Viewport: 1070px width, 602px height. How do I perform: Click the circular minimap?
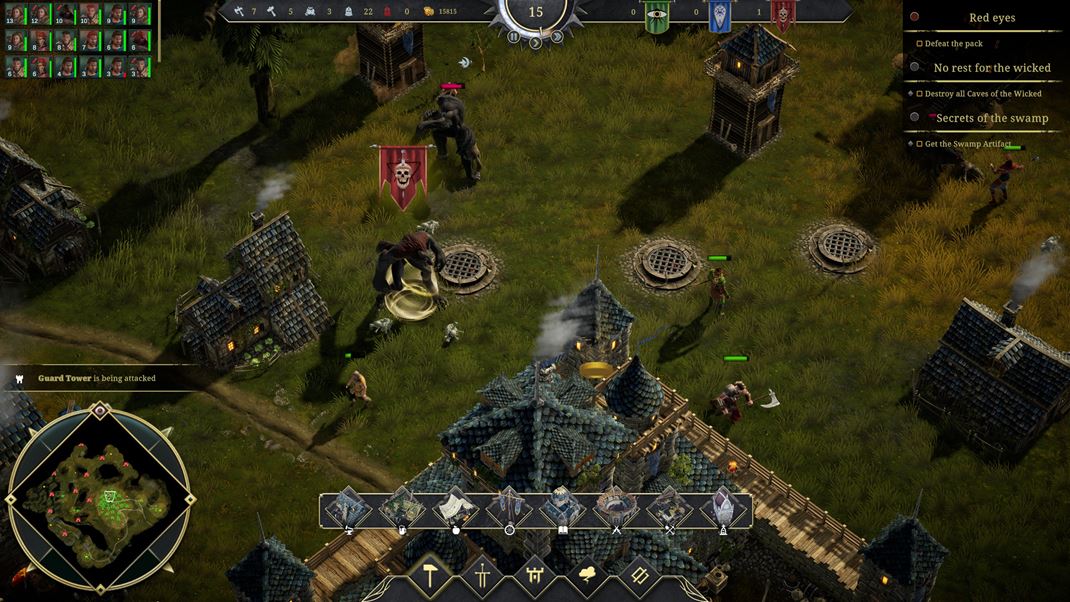100,498
